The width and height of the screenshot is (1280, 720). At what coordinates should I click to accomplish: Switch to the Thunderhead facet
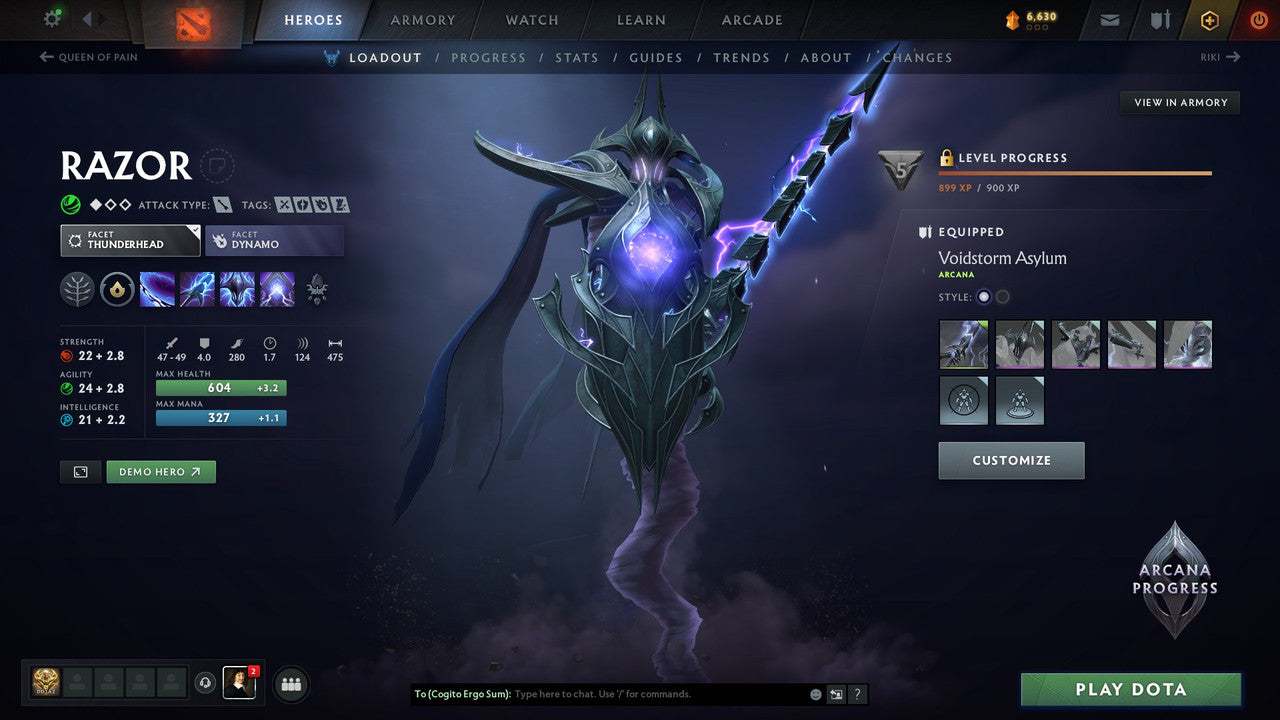(x=130, y=240)
